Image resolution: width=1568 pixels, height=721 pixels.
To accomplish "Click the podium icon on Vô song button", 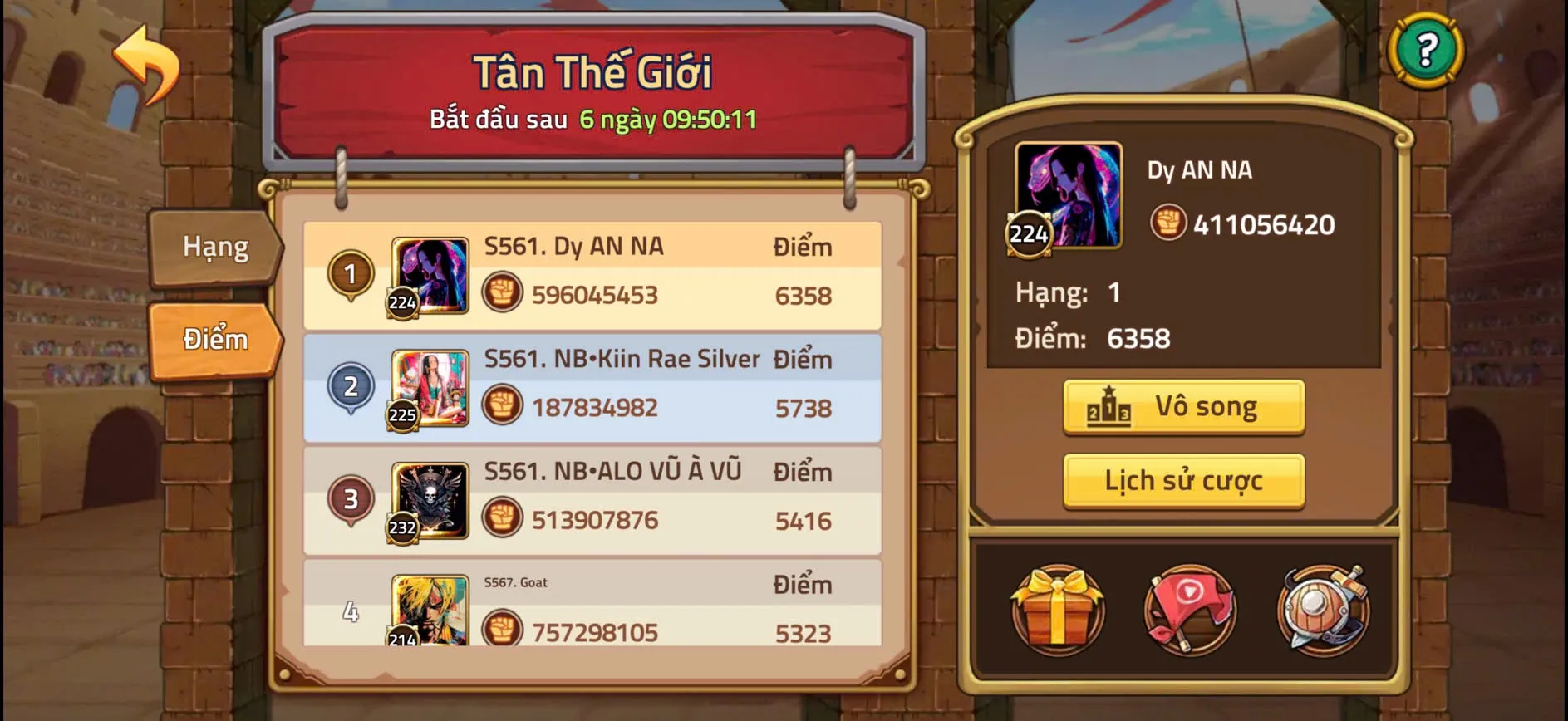I will click(1109, 406).
